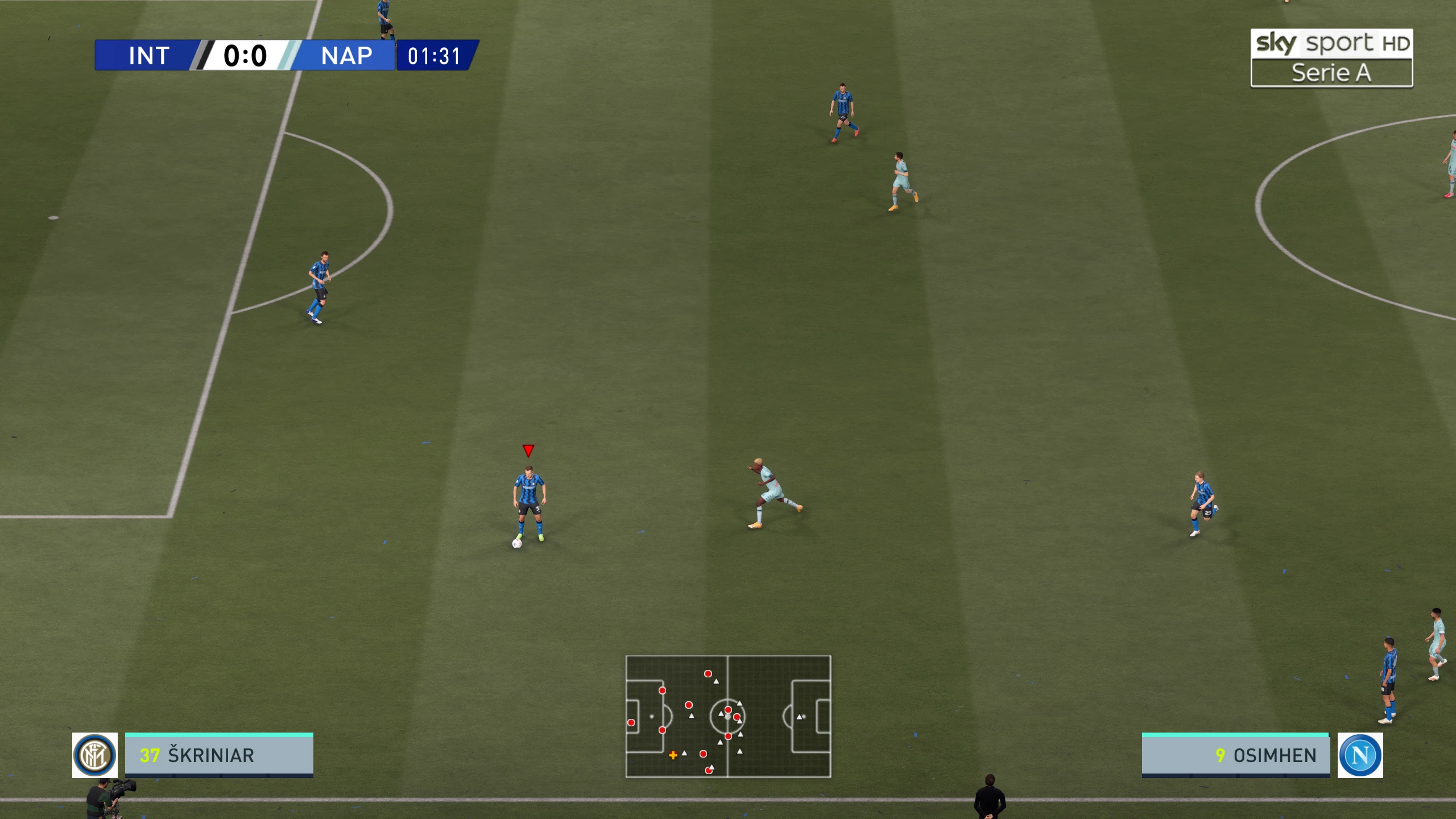
Task: Click the white ball dot on the radar
Action: pos(728,718)
